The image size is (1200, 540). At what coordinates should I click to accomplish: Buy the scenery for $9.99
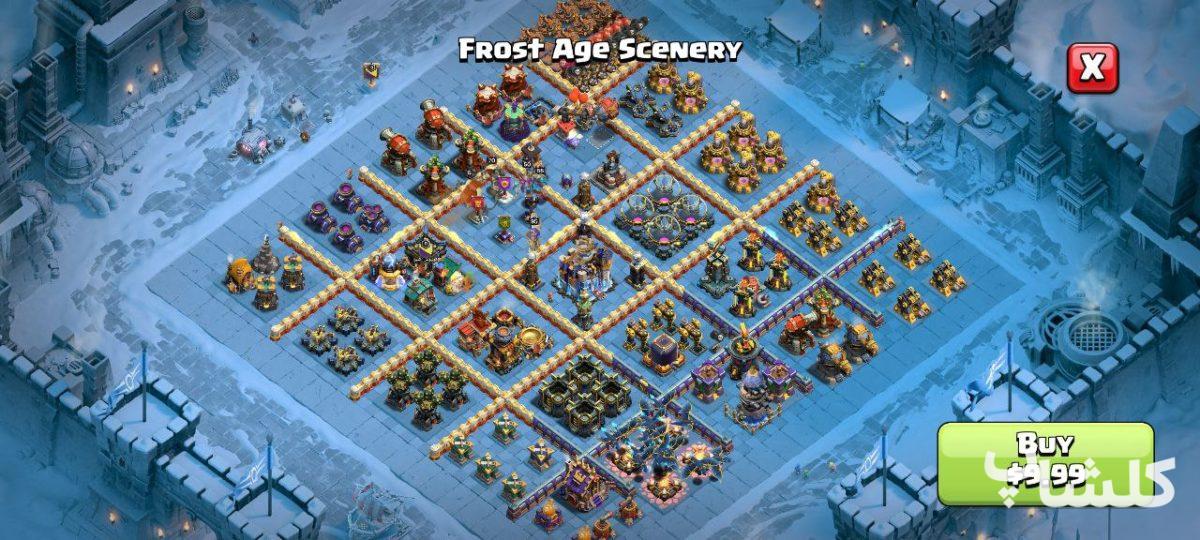[x=1044, y=463]
